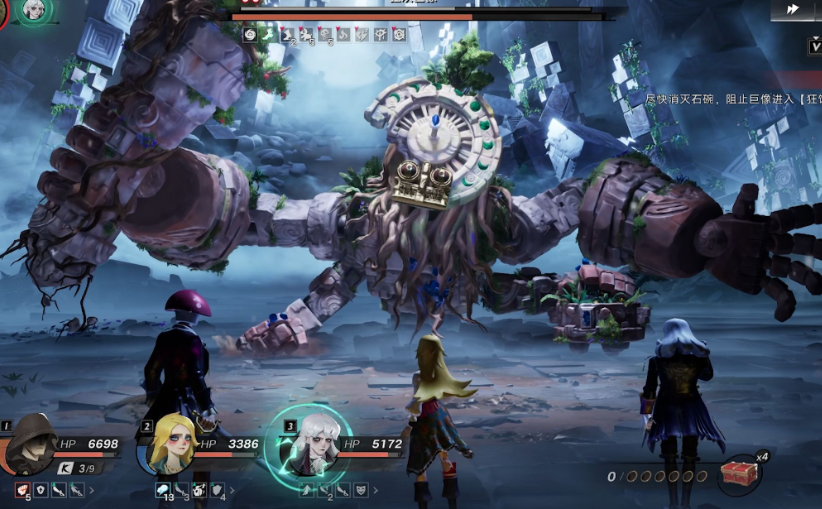
Task: Inspect the boss's first spiral status icon
Action: pyautogui.click(x=250, y=35)
